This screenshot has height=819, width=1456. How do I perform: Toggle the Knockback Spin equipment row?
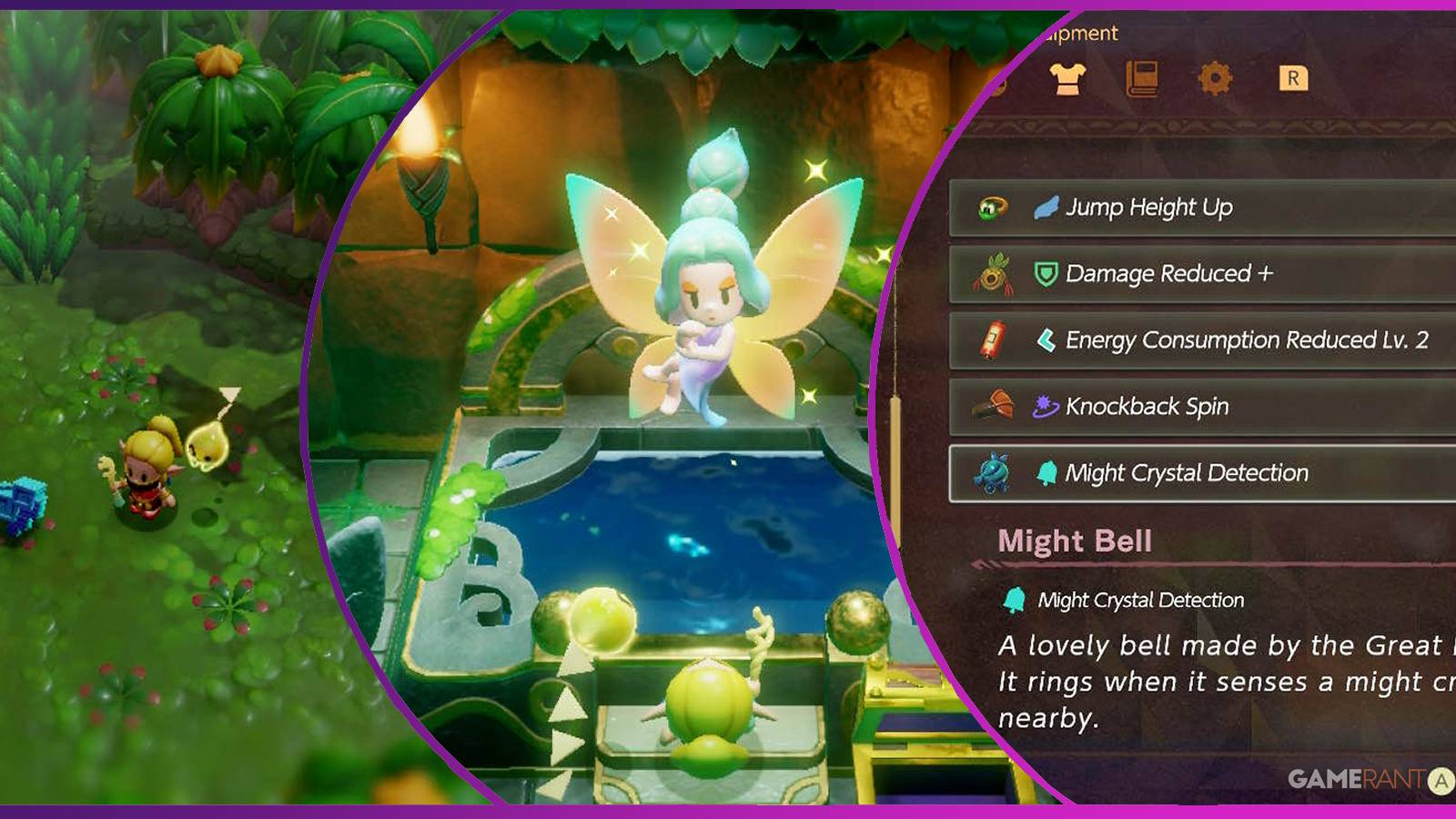click(1183, 407)
